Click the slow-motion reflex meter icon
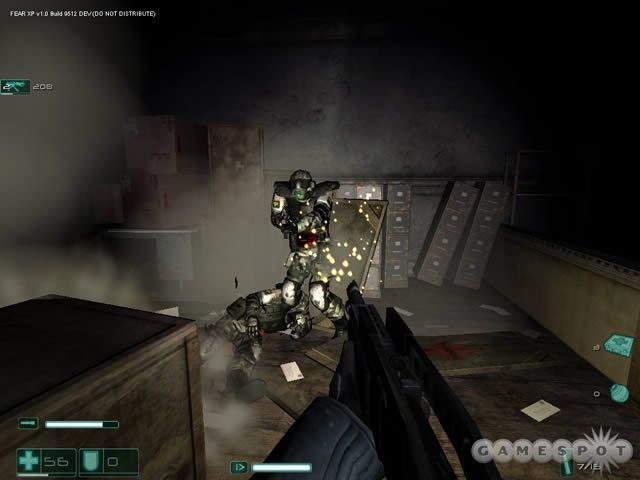This screenshot has width=640, height=480. tap(240, 467)
